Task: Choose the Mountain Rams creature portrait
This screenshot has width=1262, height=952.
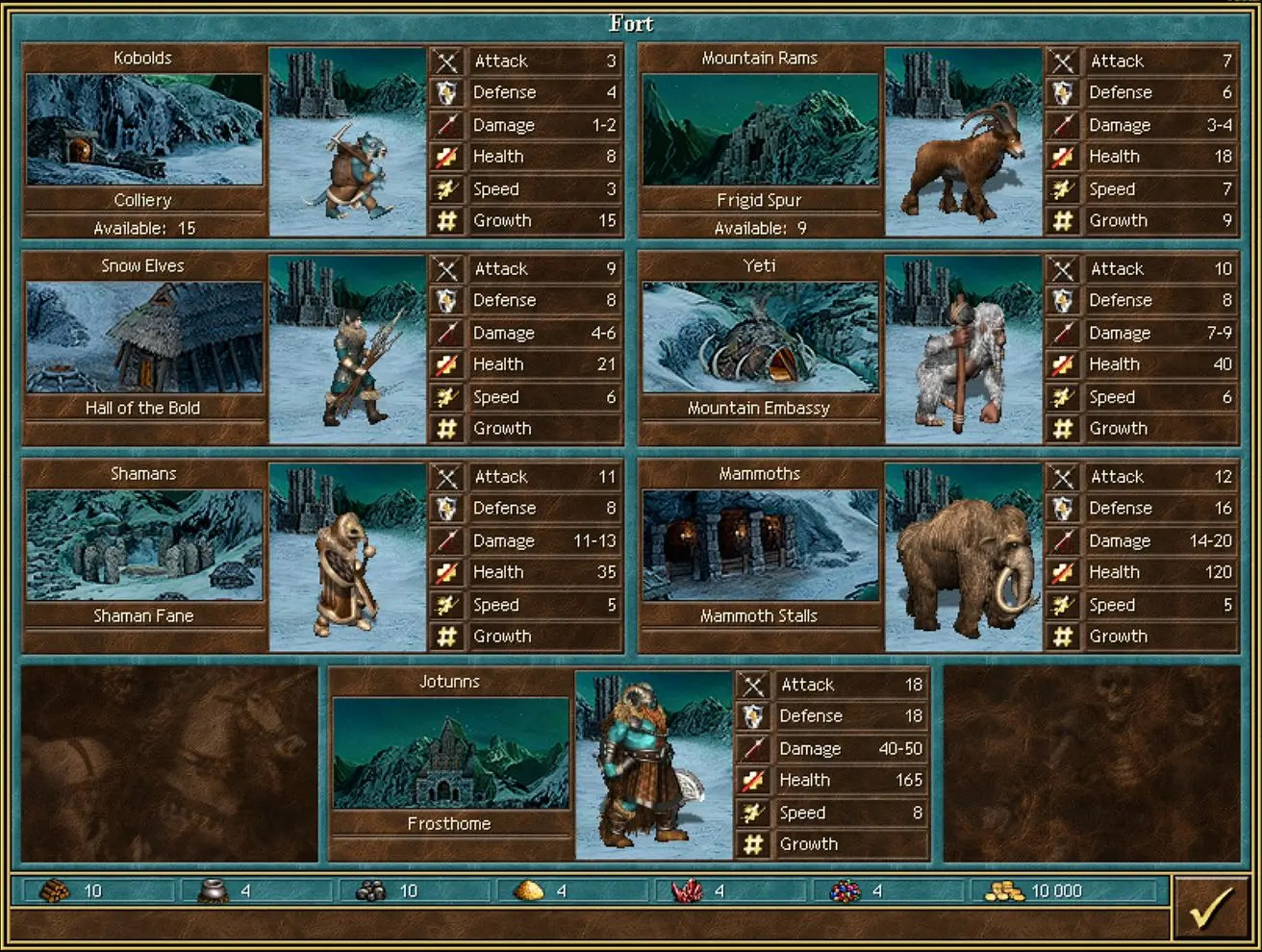Action: 963,142
